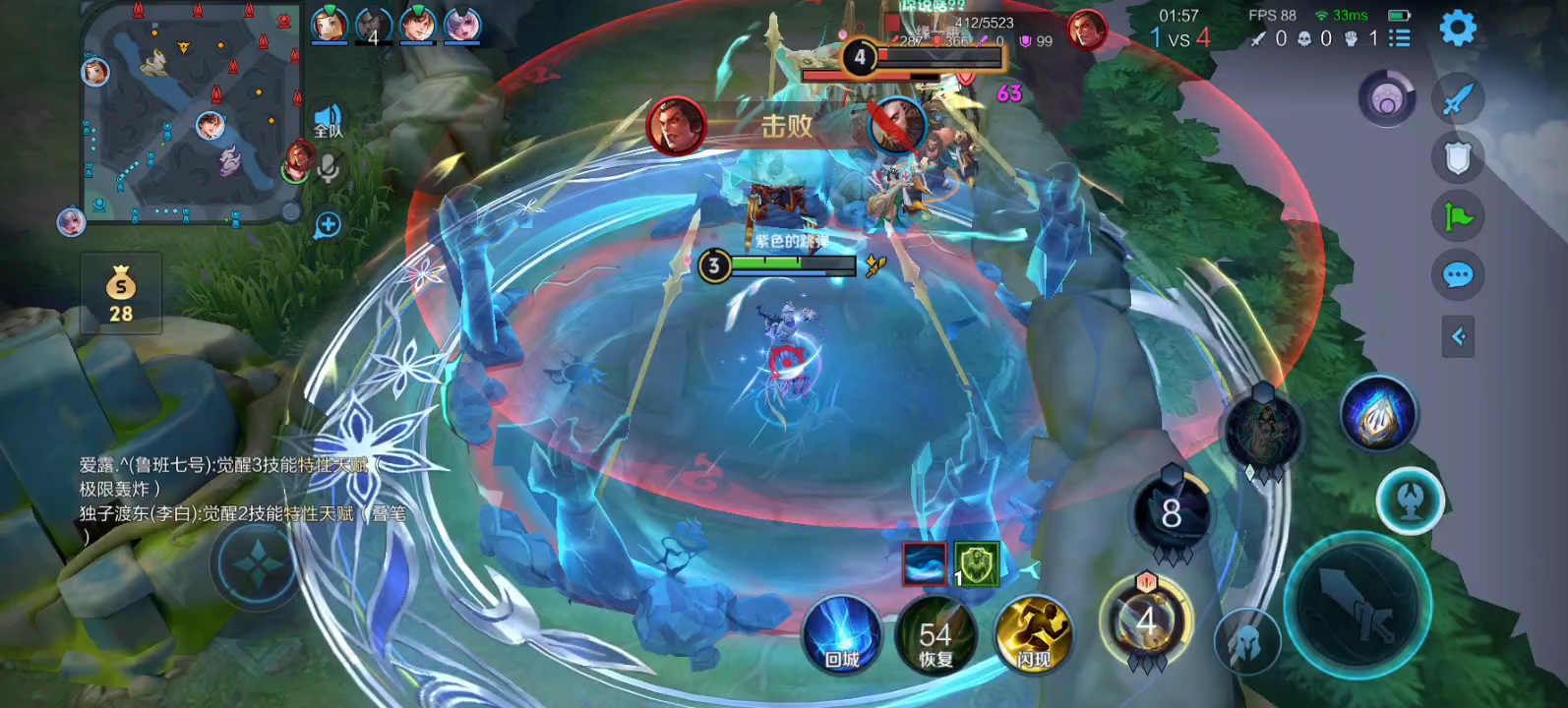This screenshot has height=708, width=1568.
Task: Toggle the microphone icon
Action: [x=329, y=169]
